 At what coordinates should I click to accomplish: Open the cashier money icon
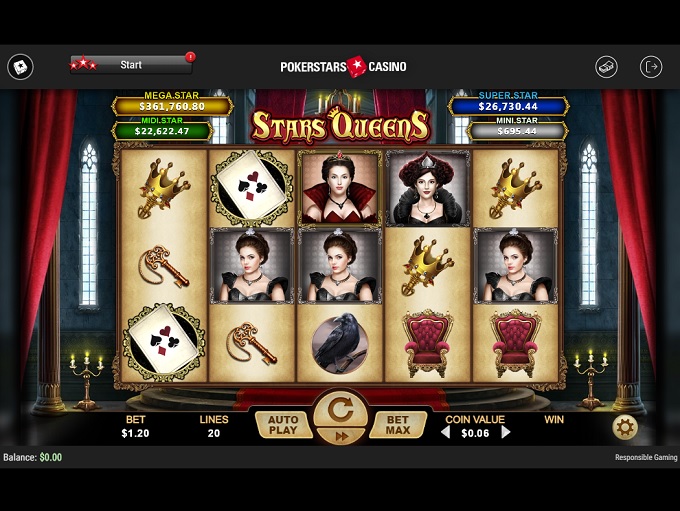pos(606,66)
